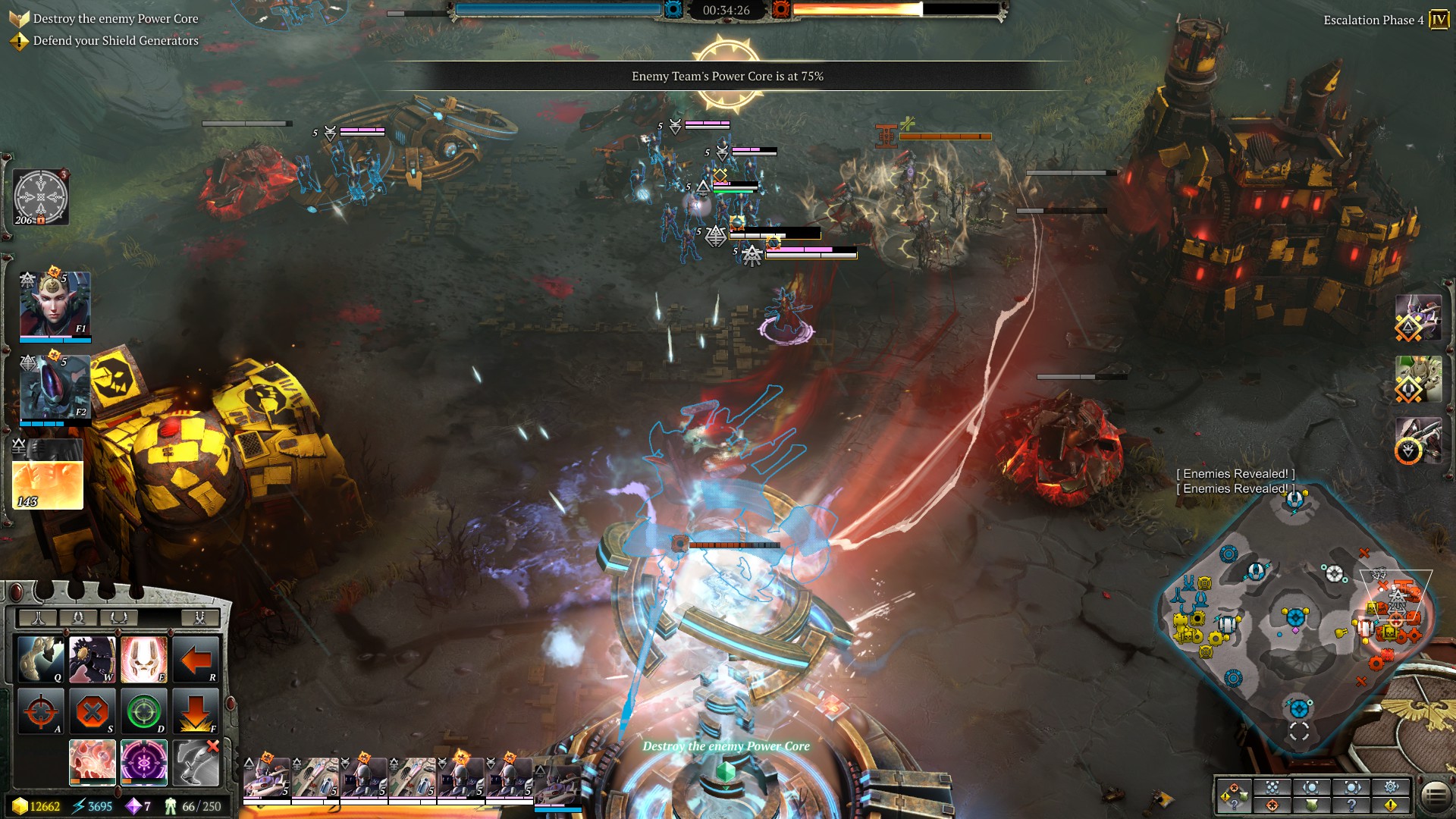Select the question mark ping button
The height and width of the screenshot is (819, 1456).
[1351, 805]
